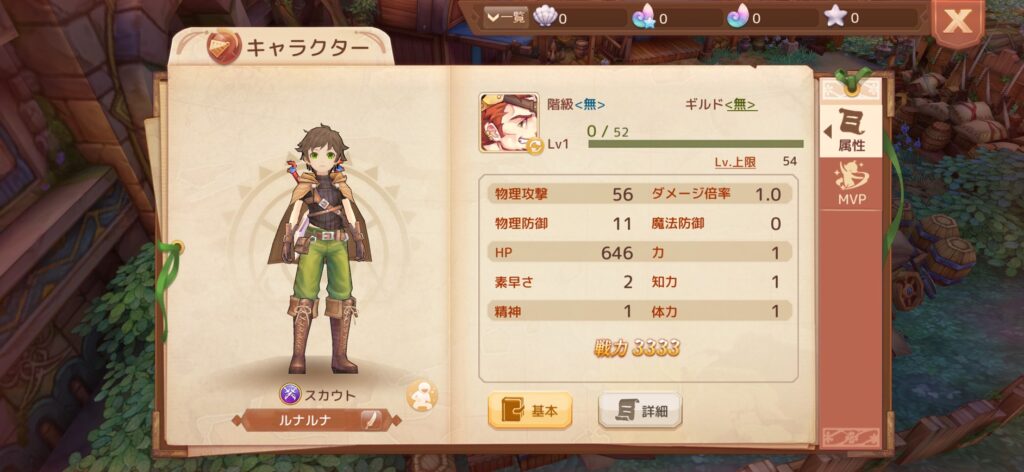Click the character portrait avatar
This screenshot has height=472, width=1024.
click(x=509, y=123)
